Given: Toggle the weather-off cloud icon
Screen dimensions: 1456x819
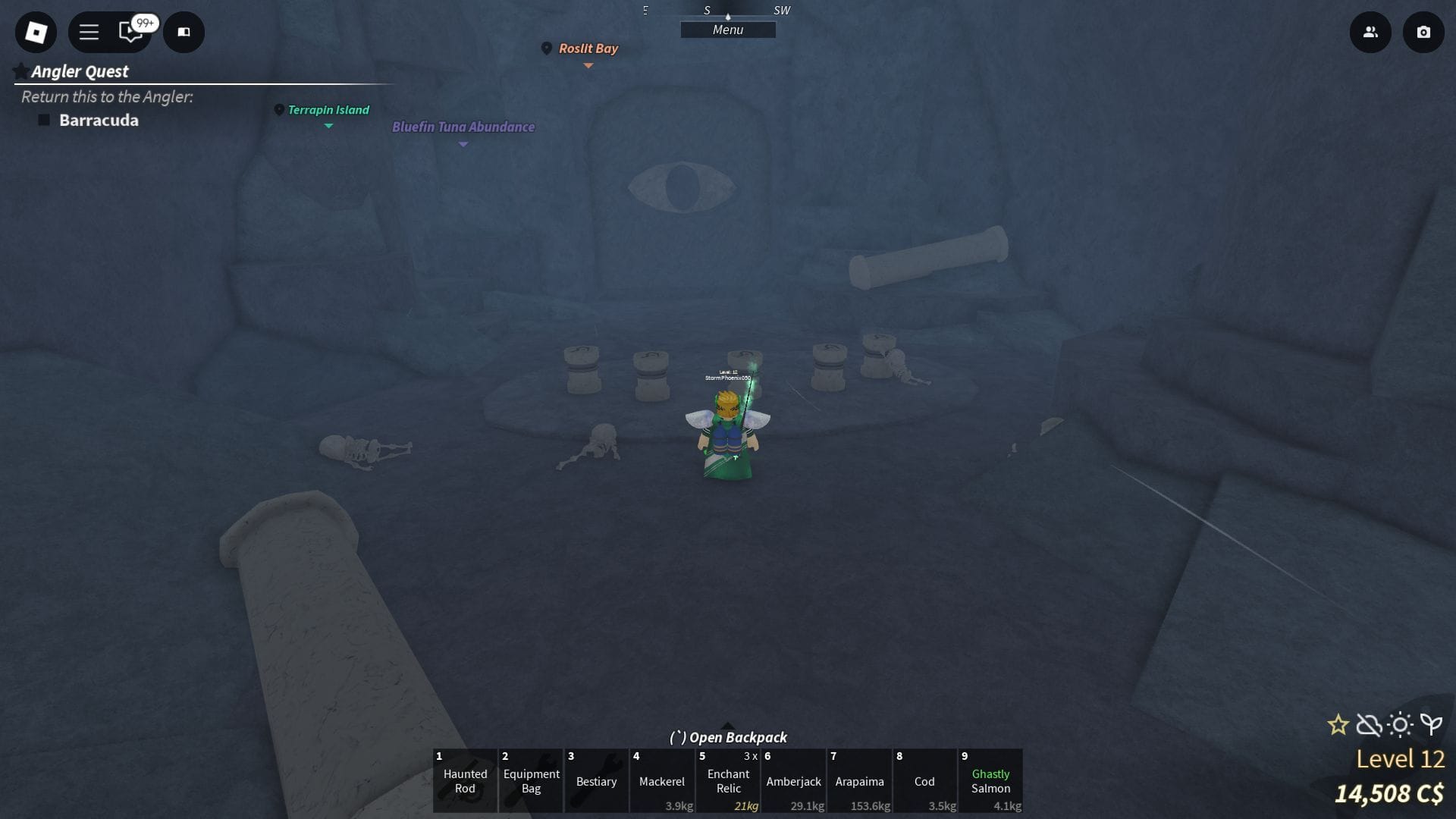Looking at the screenshot, I should pos(1368,726).
